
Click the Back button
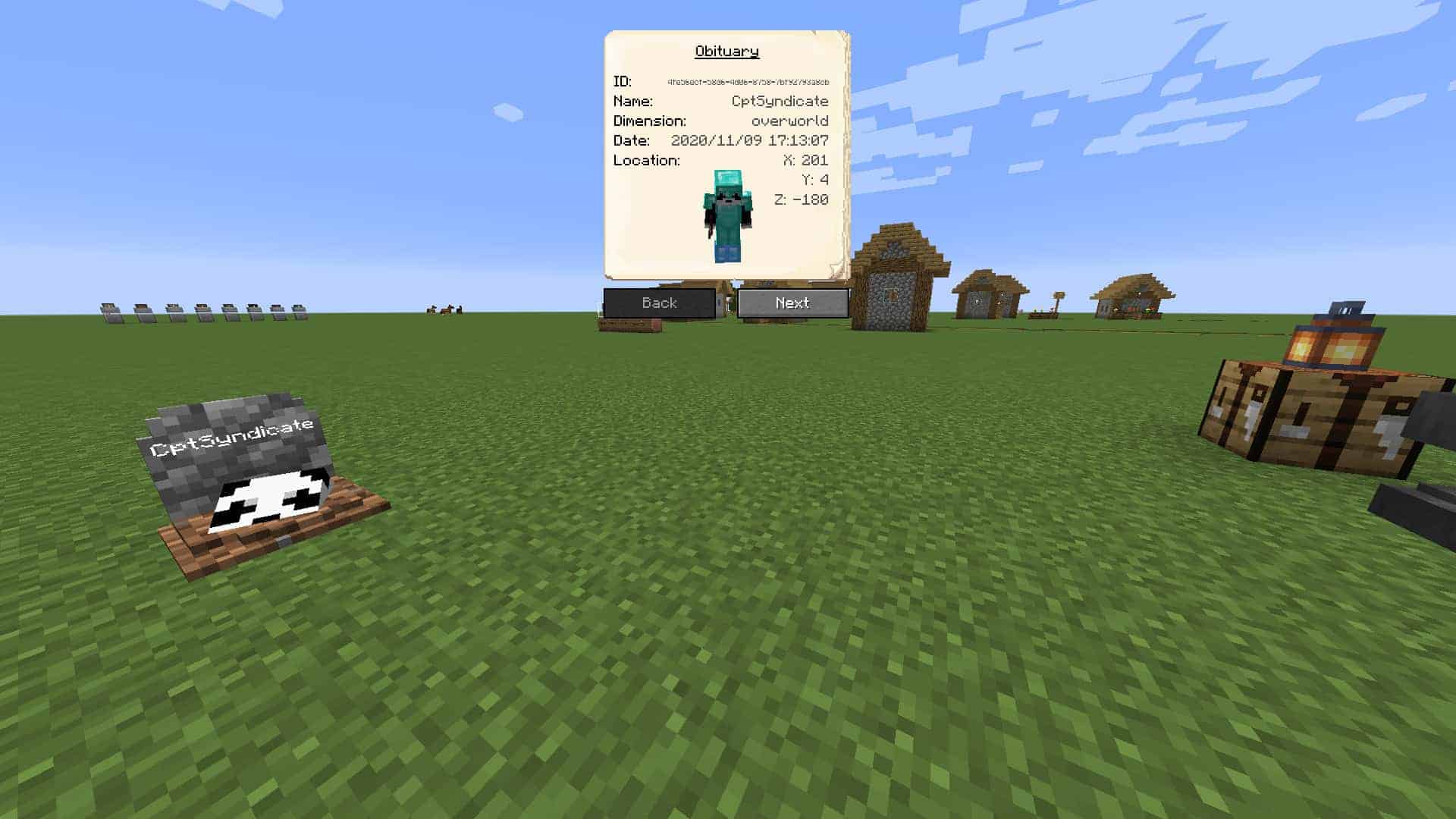658,303
